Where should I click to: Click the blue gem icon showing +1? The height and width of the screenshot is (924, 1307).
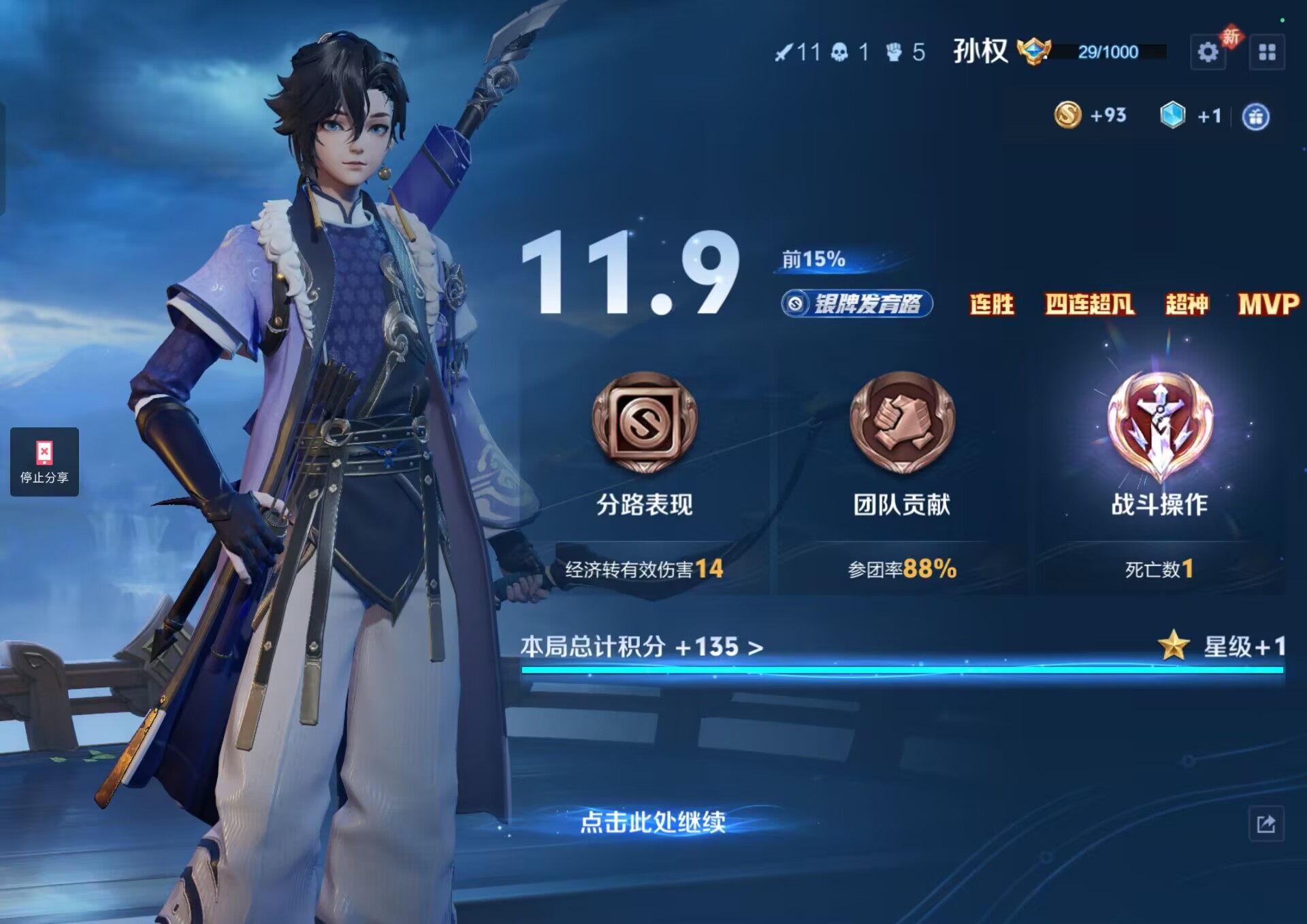(1172, 115)
